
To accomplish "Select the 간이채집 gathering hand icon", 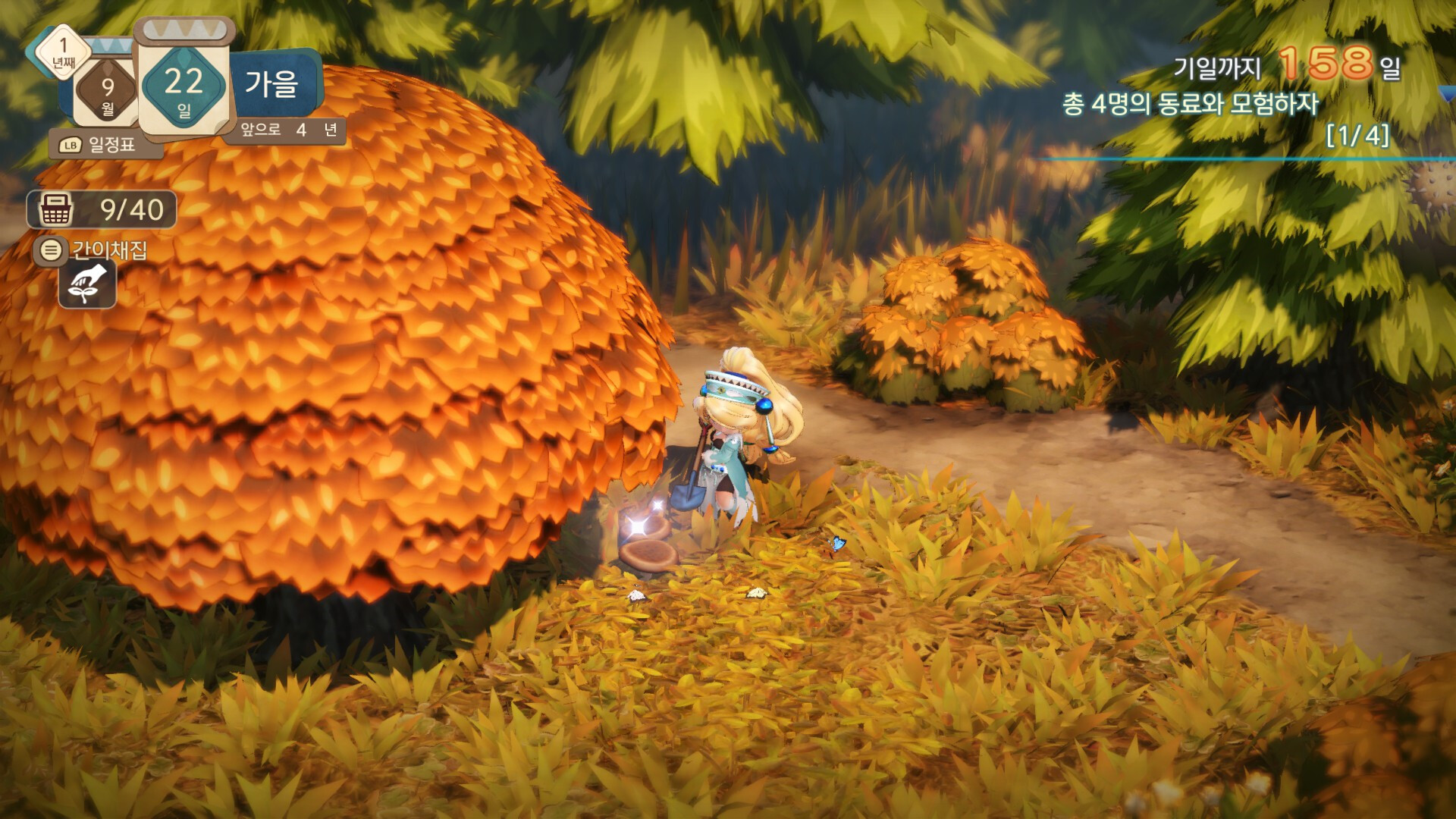I will [x=88, y=284].
